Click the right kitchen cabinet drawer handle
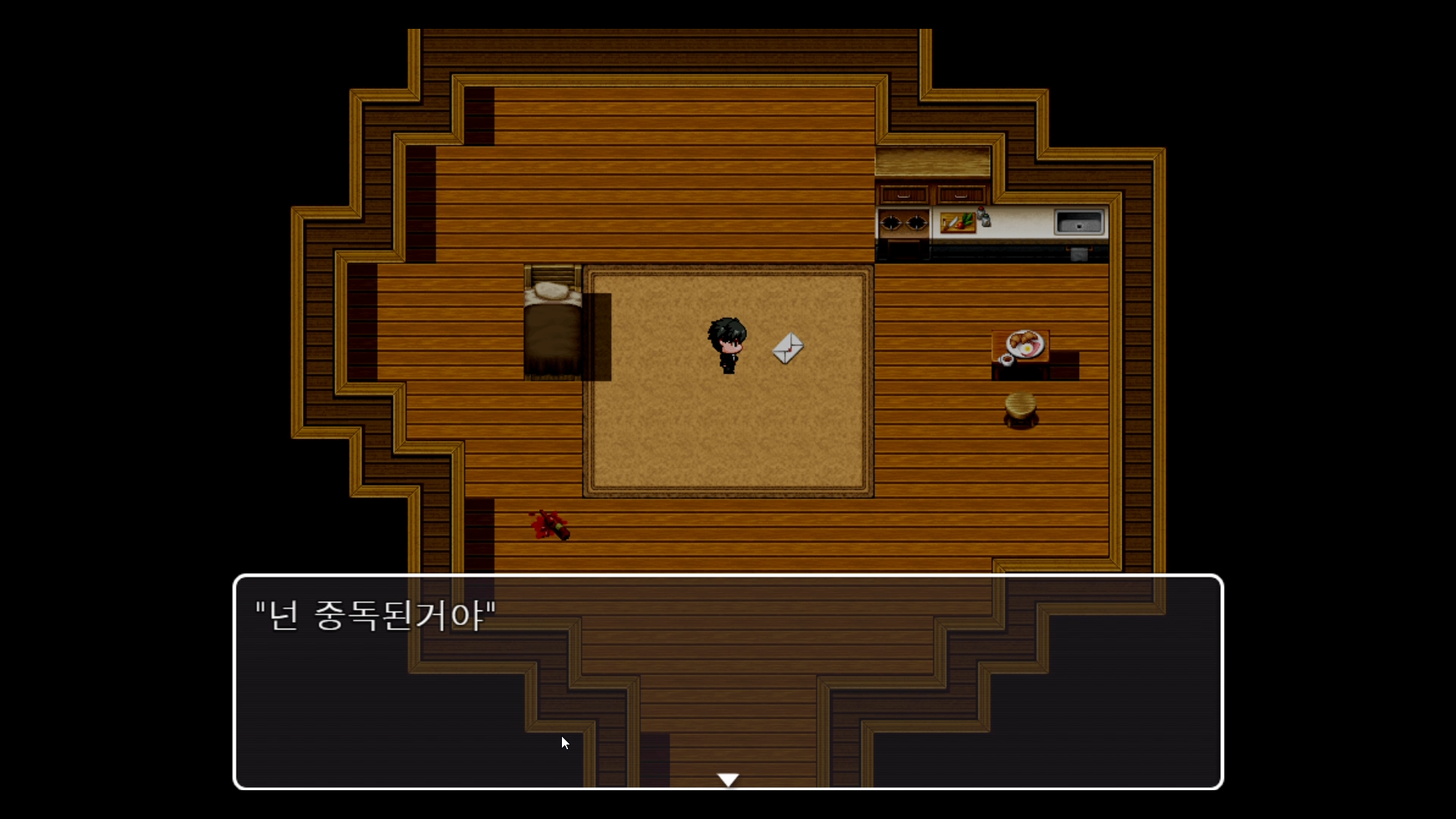1456x819 pixels. coord(961,197)
